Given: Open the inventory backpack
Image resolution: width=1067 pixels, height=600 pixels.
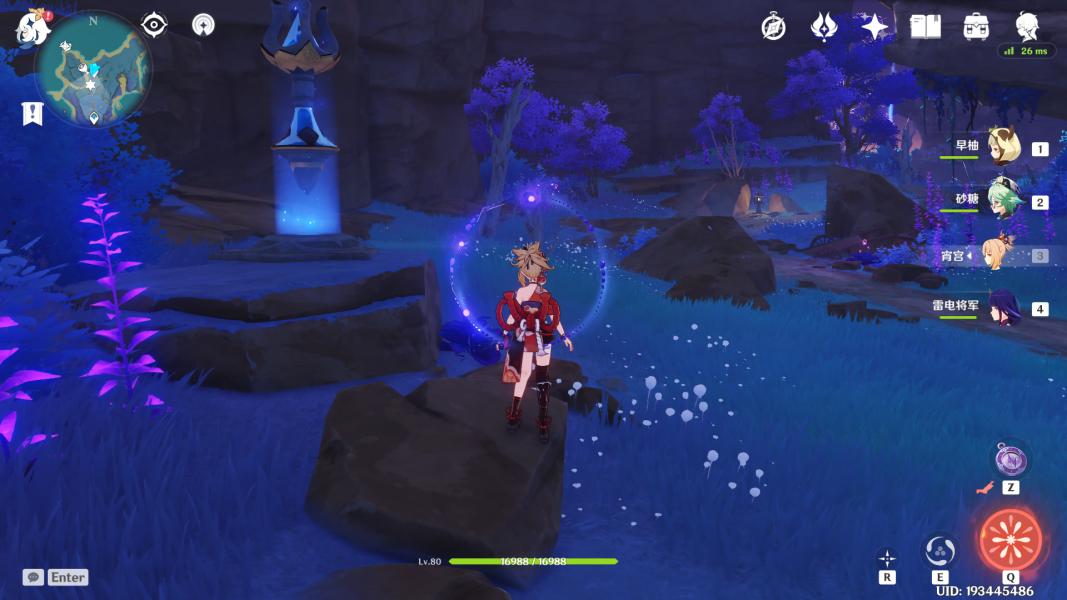Looking at the screenshot, I should point(976,27).
